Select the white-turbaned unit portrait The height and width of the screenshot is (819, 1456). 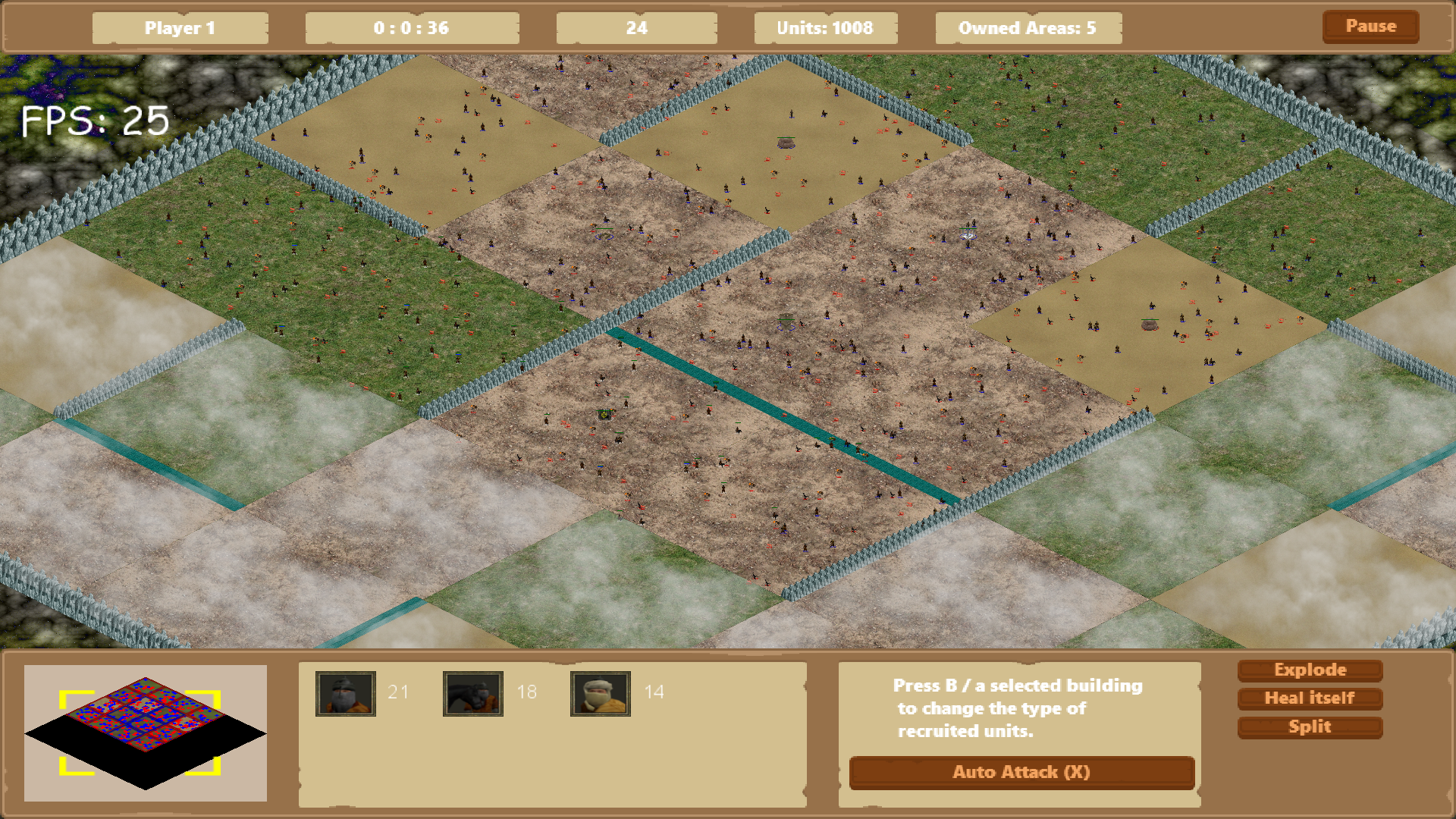tap(601, 693)
